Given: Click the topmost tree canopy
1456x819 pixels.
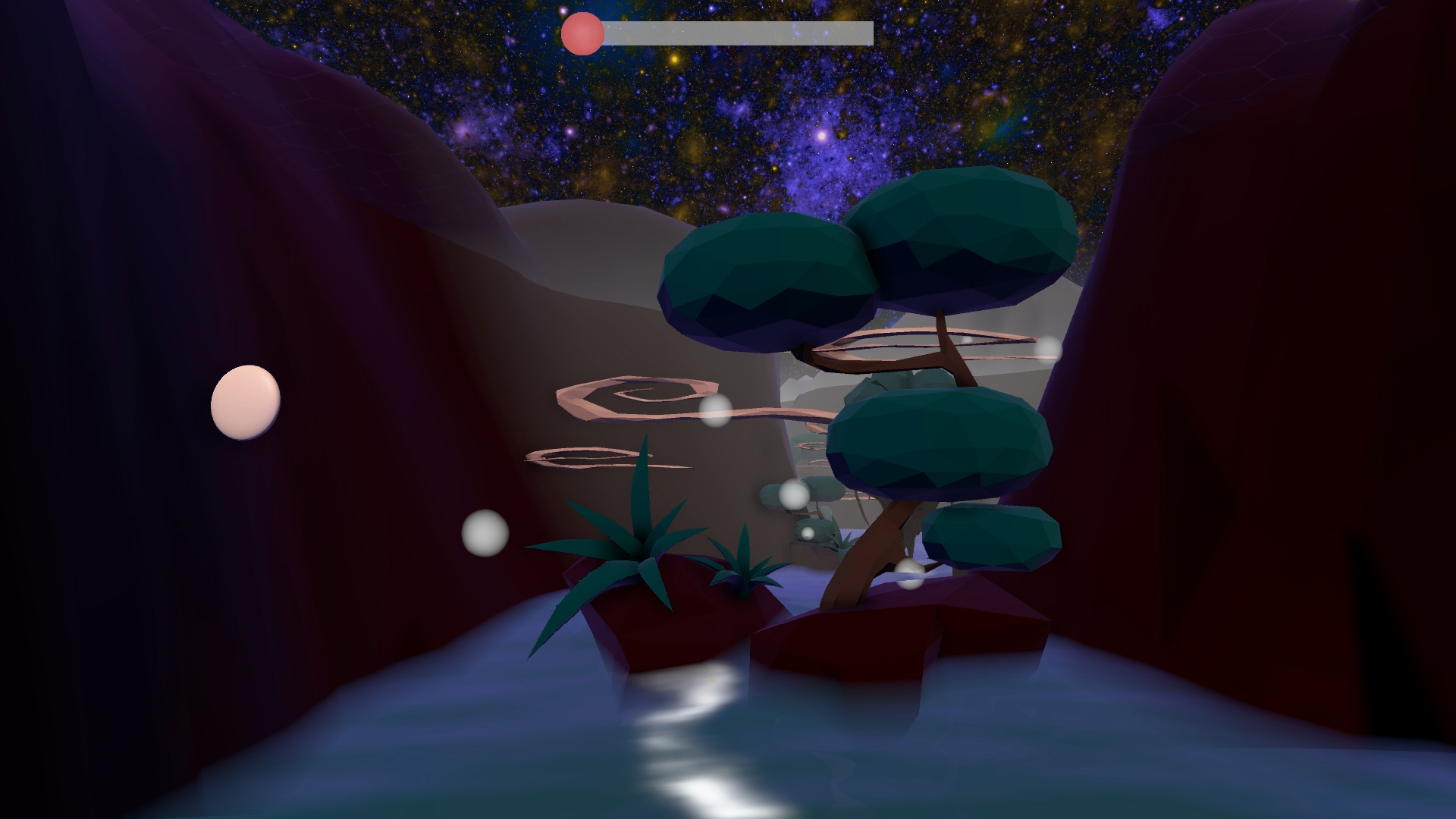Looking at the screenshot, I should click(963, 227).
